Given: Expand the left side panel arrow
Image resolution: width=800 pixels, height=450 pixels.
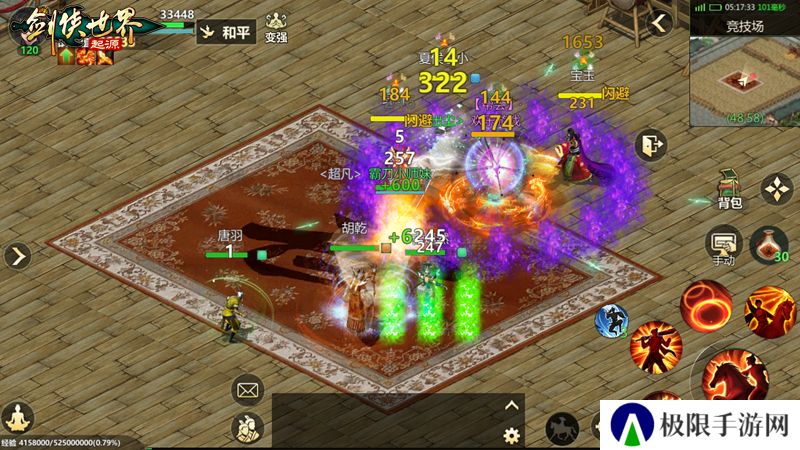Looking at the screenshot, I should pyautogui.click(x=17, y=256).
